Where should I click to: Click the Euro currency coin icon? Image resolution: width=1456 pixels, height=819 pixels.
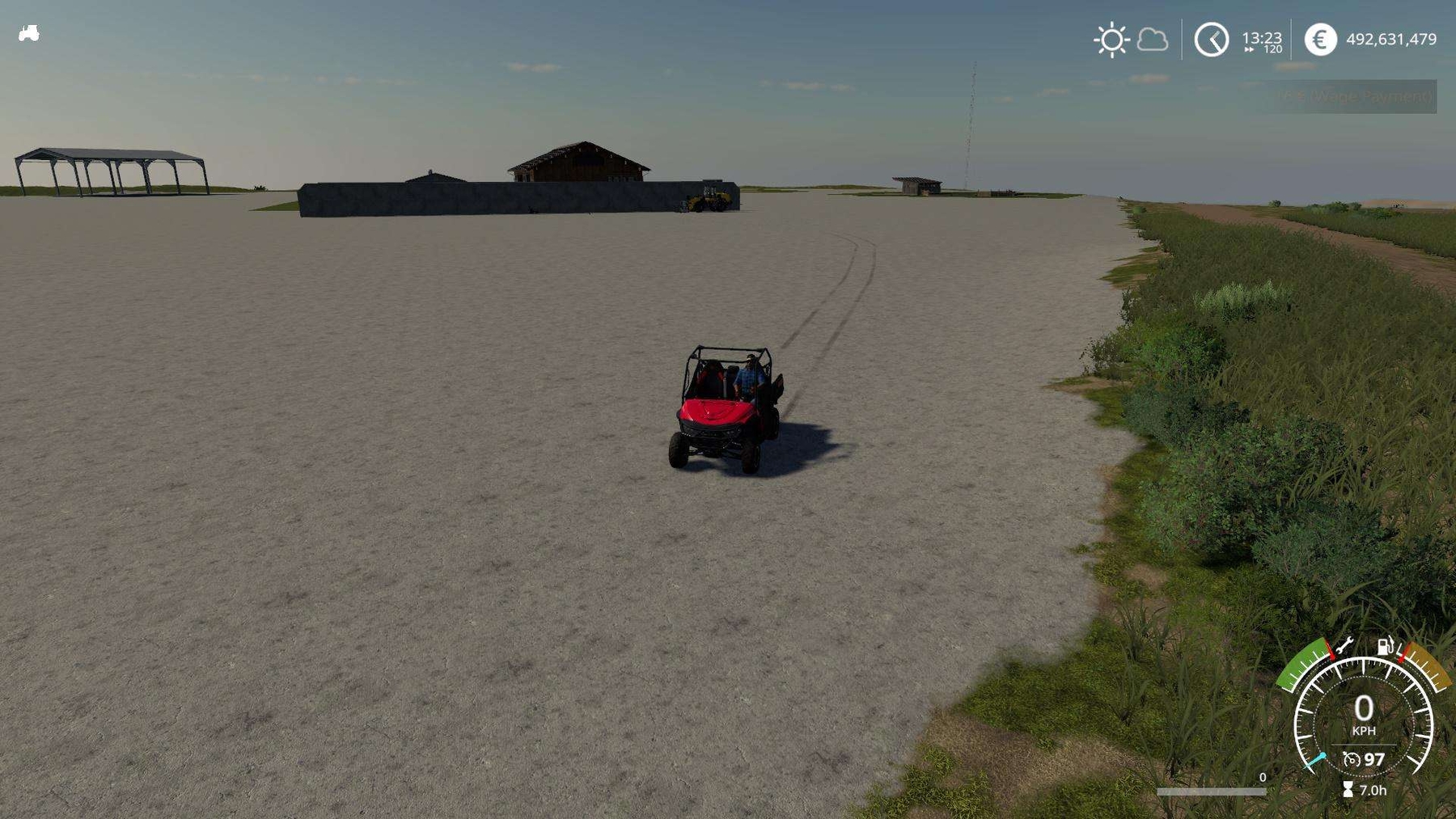pos(1322,38)
